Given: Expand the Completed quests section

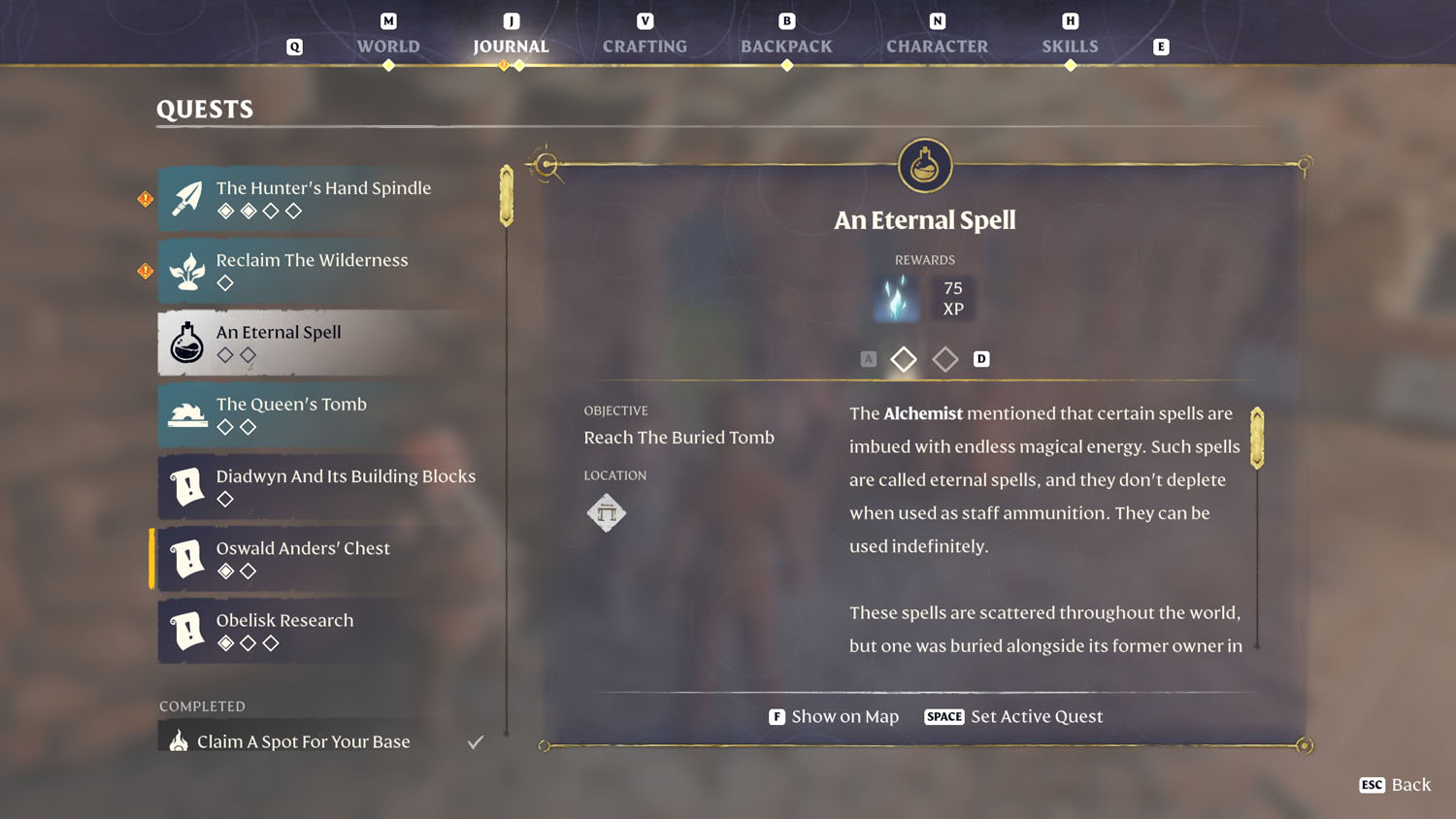Looking at the screenshot, I should pyautogui.click(x=202, y=705).
